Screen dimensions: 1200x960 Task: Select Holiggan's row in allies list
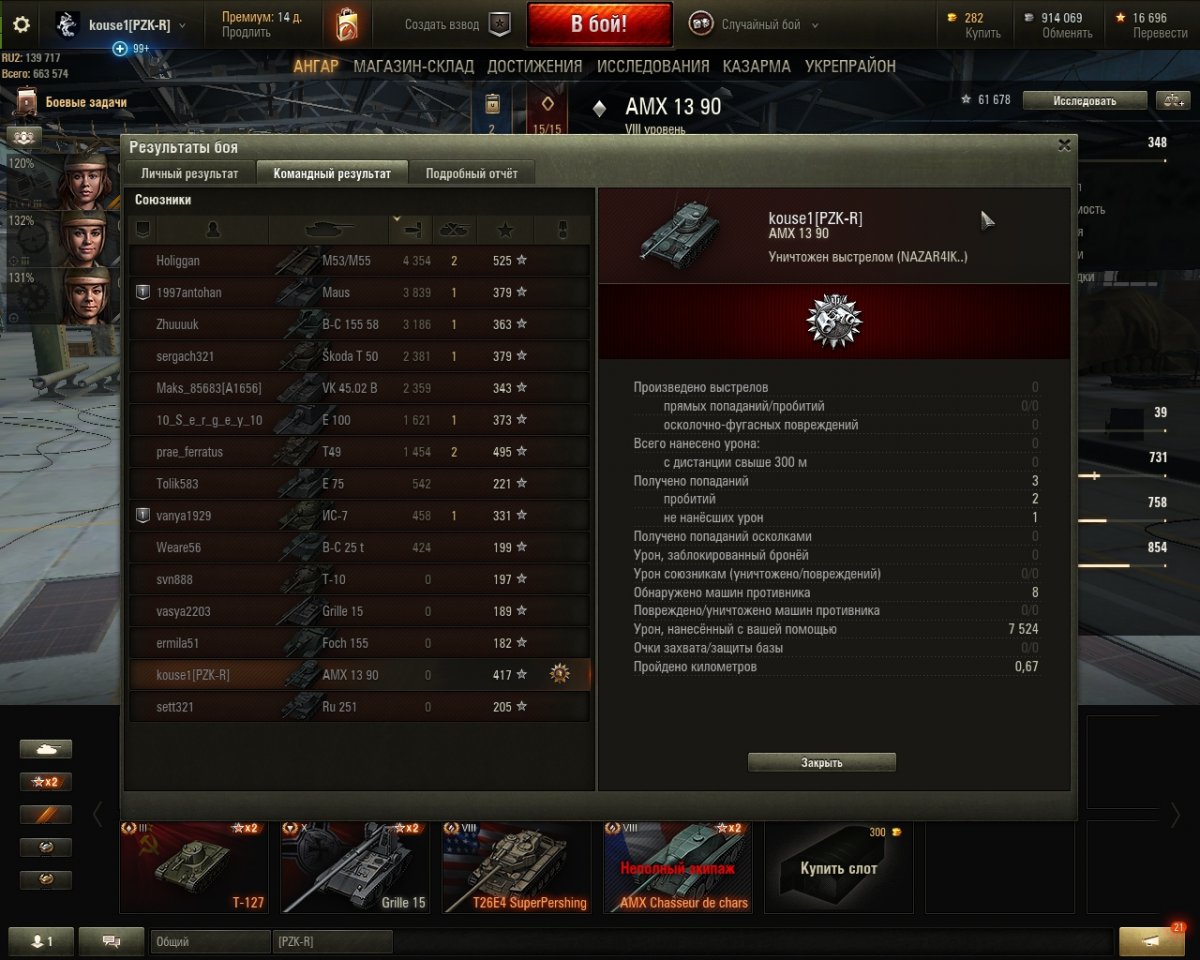(x=358, y=261)
